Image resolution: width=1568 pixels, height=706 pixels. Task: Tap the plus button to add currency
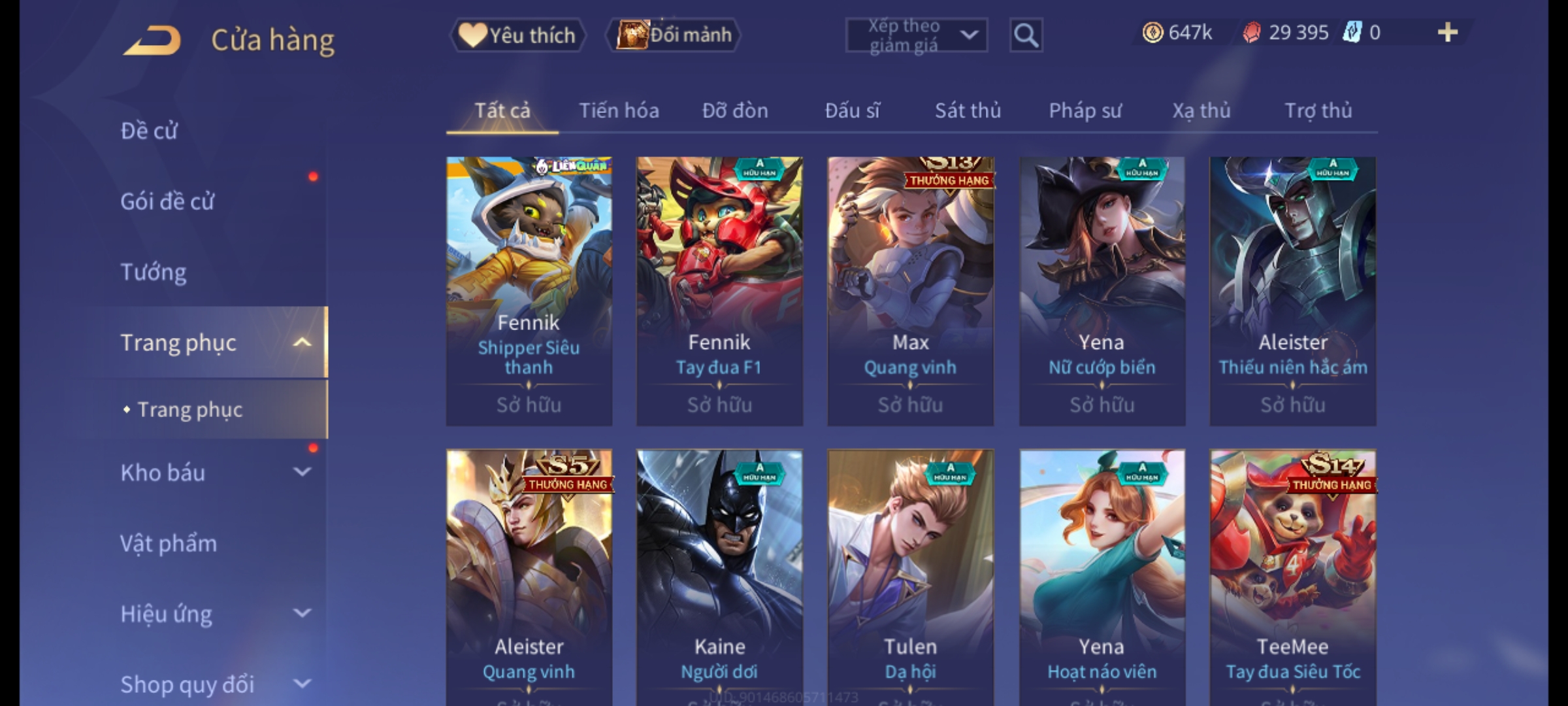pyautogui.click(x=1447, y=33)
